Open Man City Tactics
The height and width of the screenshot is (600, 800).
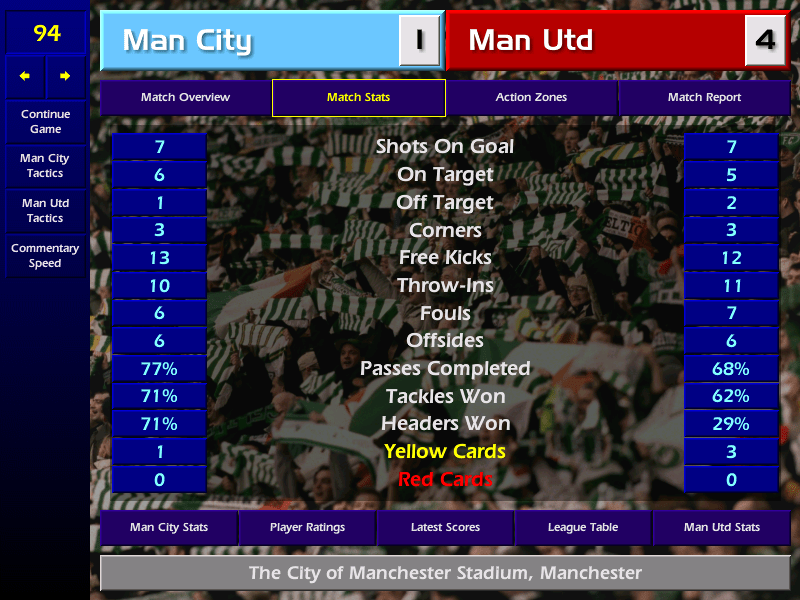45,166
